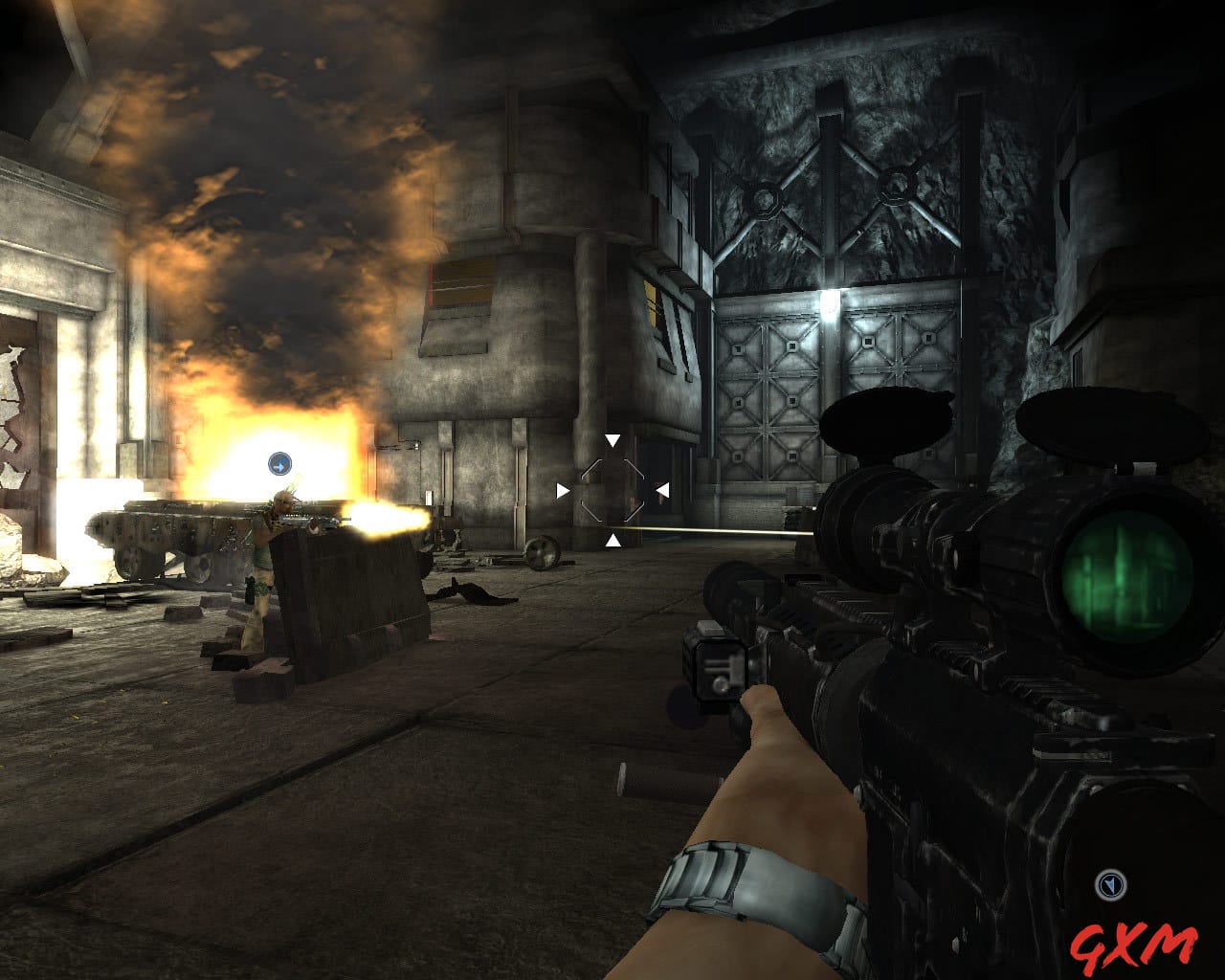Click the muzzle flash of the enemy shooter
1225x980 pixels.
click(383, 520)
